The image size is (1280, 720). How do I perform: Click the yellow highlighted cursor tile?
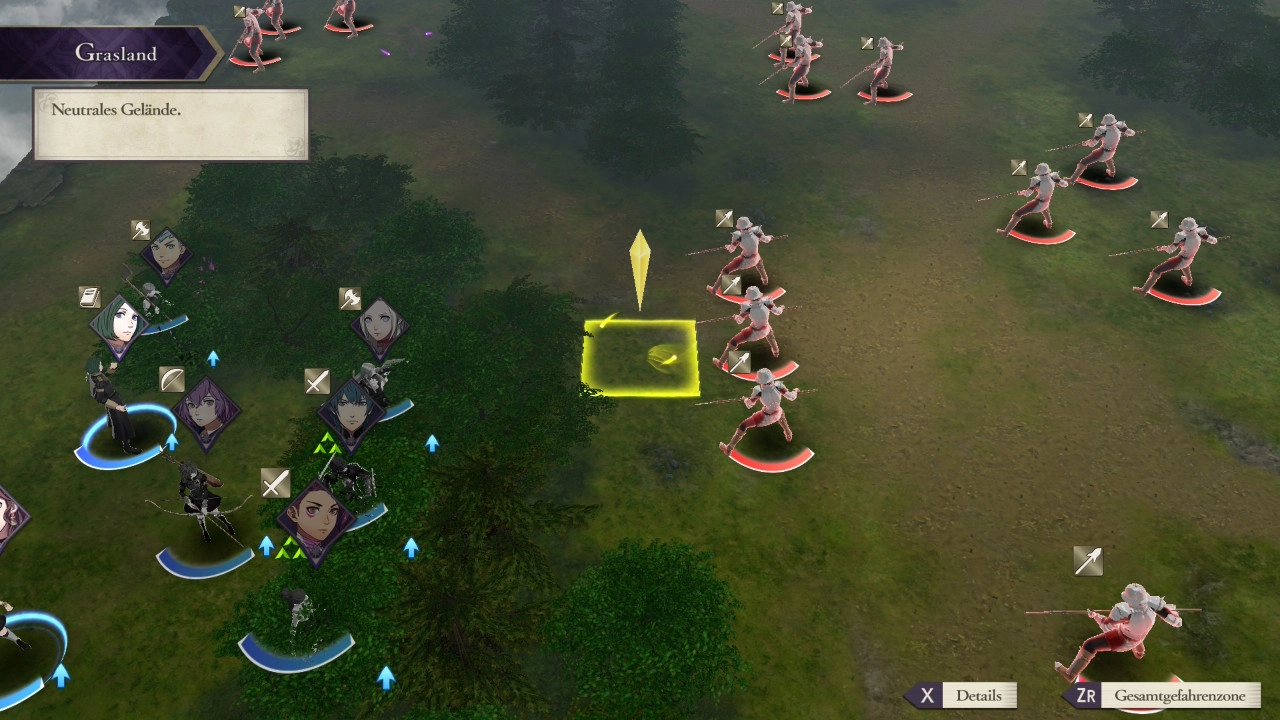point(640,358)
